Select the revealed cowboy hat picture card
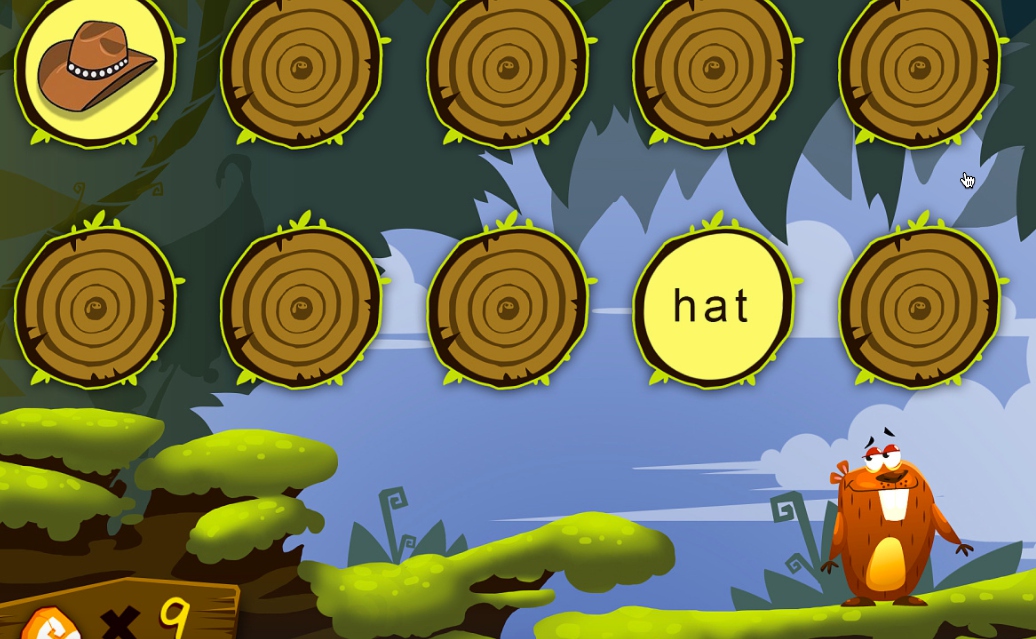Viewport: 1036px width, 639px height. 95,68
